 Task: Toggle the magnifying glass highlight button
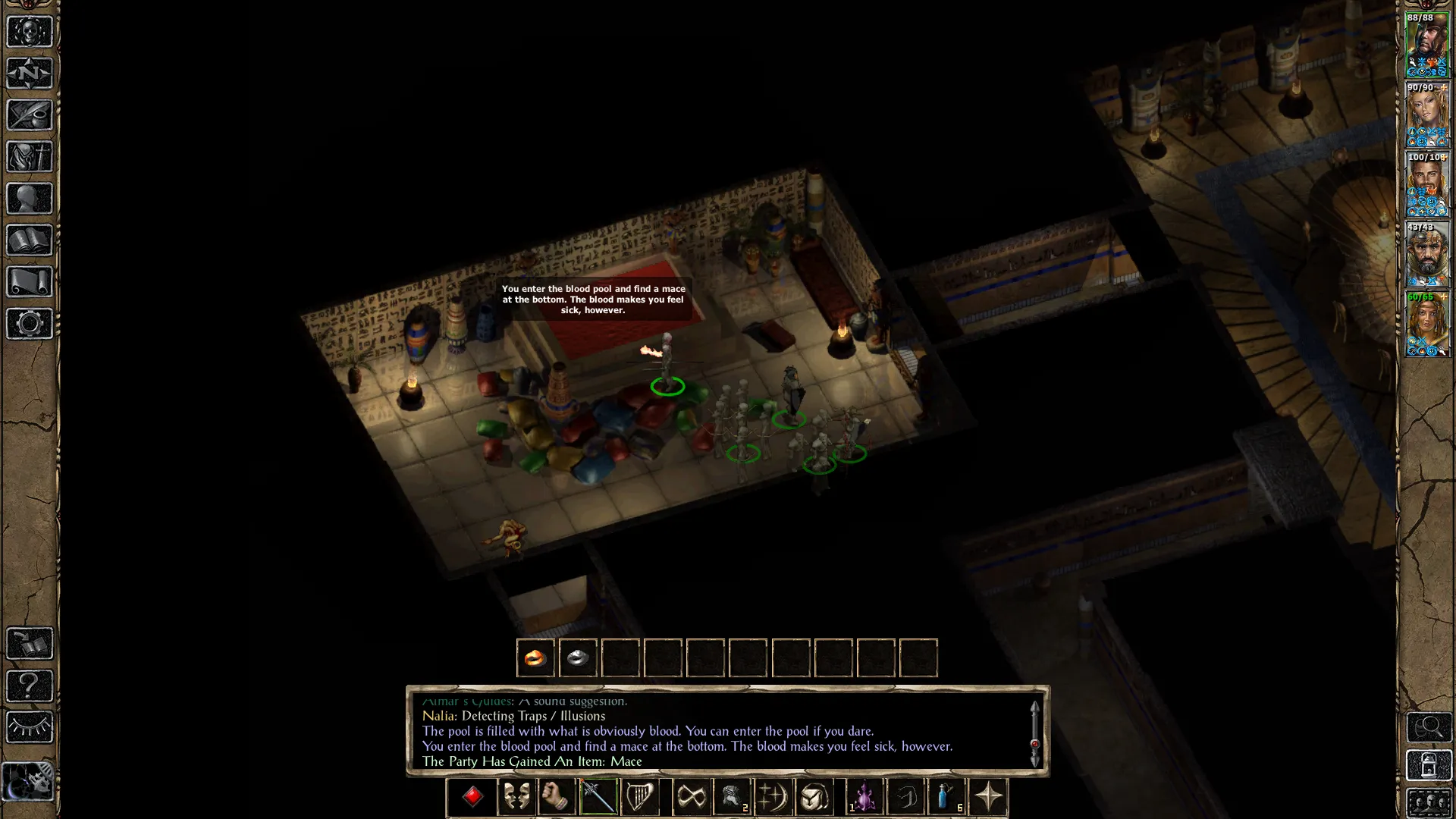tap(1429, 728)
